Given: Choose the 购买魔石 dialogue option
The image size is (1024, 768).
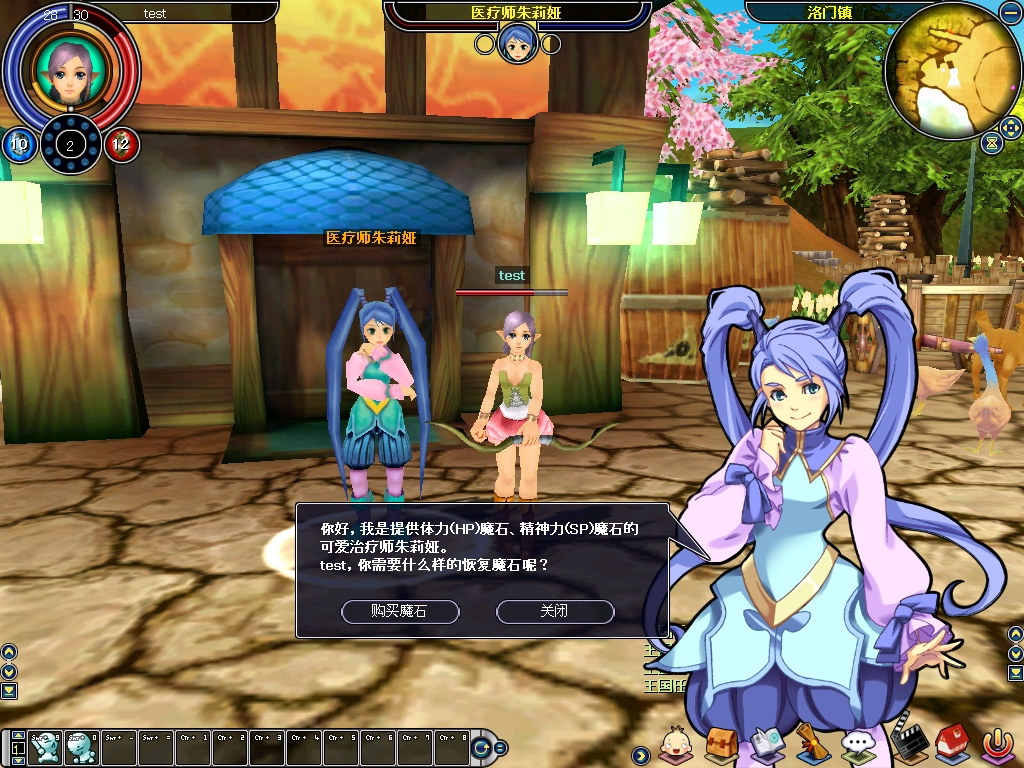Looking at the screenshot, I should point(400,611).
